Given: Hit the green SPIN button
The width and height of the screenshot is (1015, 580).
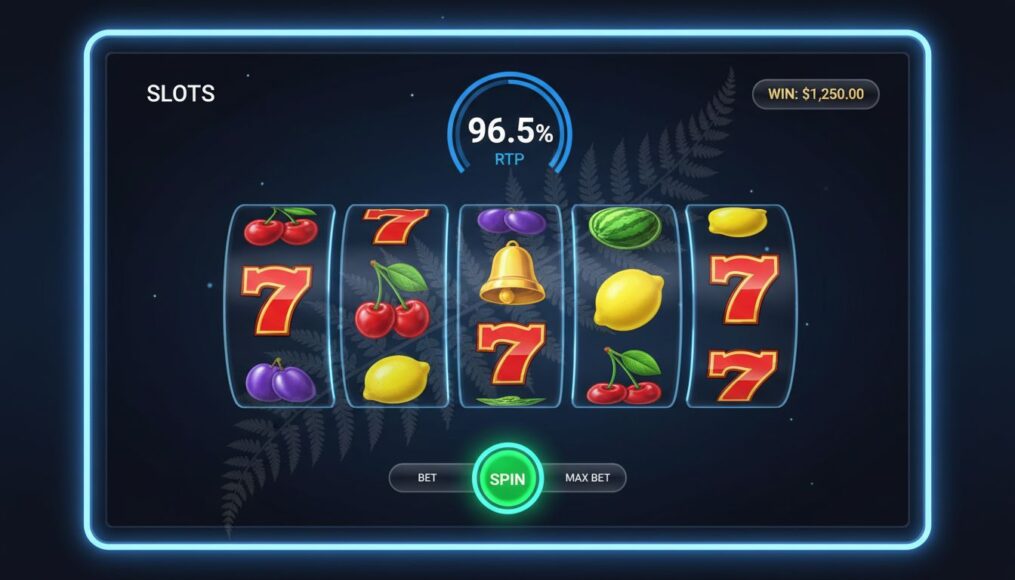Looking at the screenshot, I should tap(507, 478).
